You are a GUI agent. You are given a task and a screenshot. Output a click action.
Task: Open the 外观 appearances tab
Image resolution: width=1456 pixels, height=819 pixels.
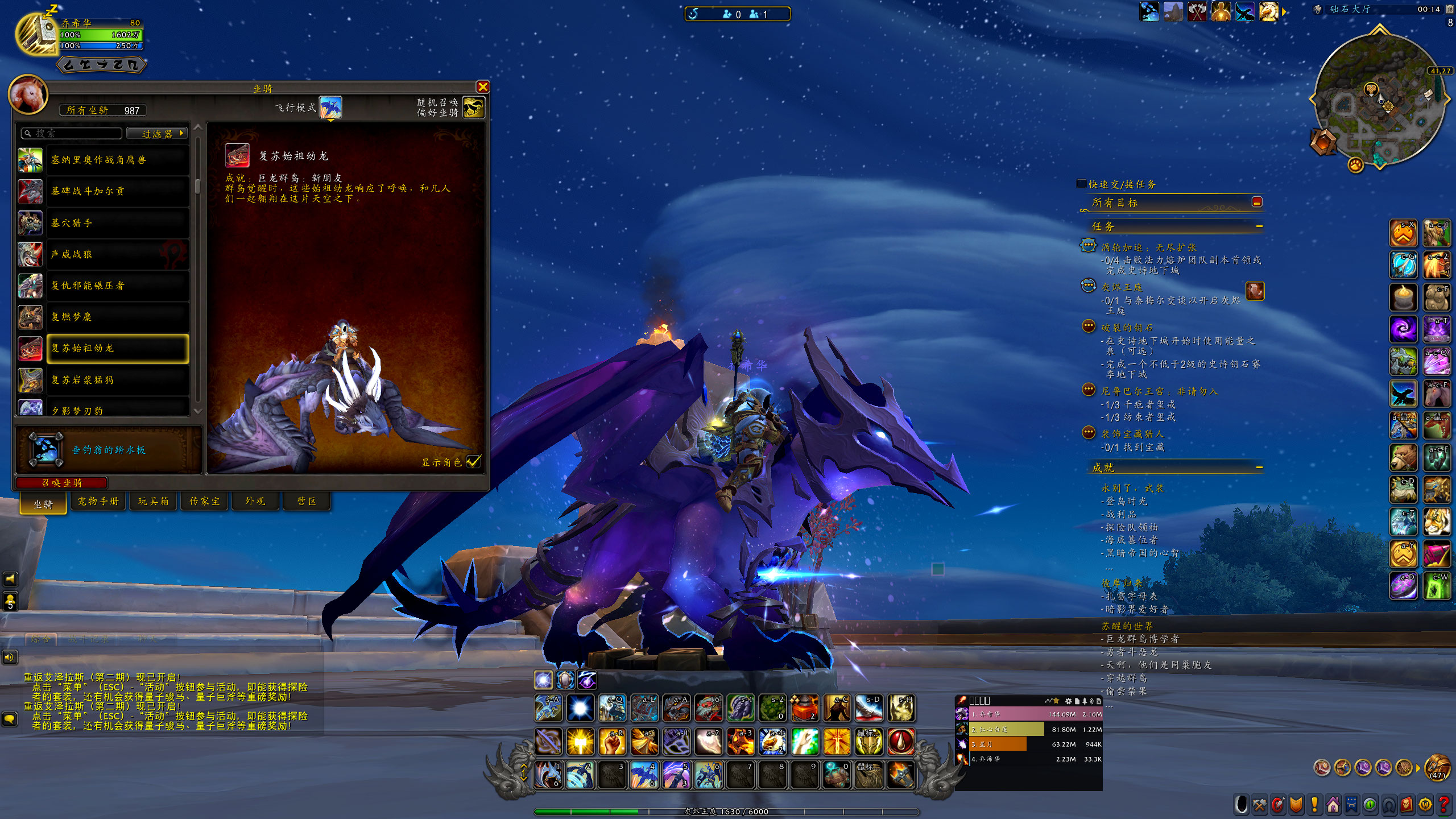[255, 502]
